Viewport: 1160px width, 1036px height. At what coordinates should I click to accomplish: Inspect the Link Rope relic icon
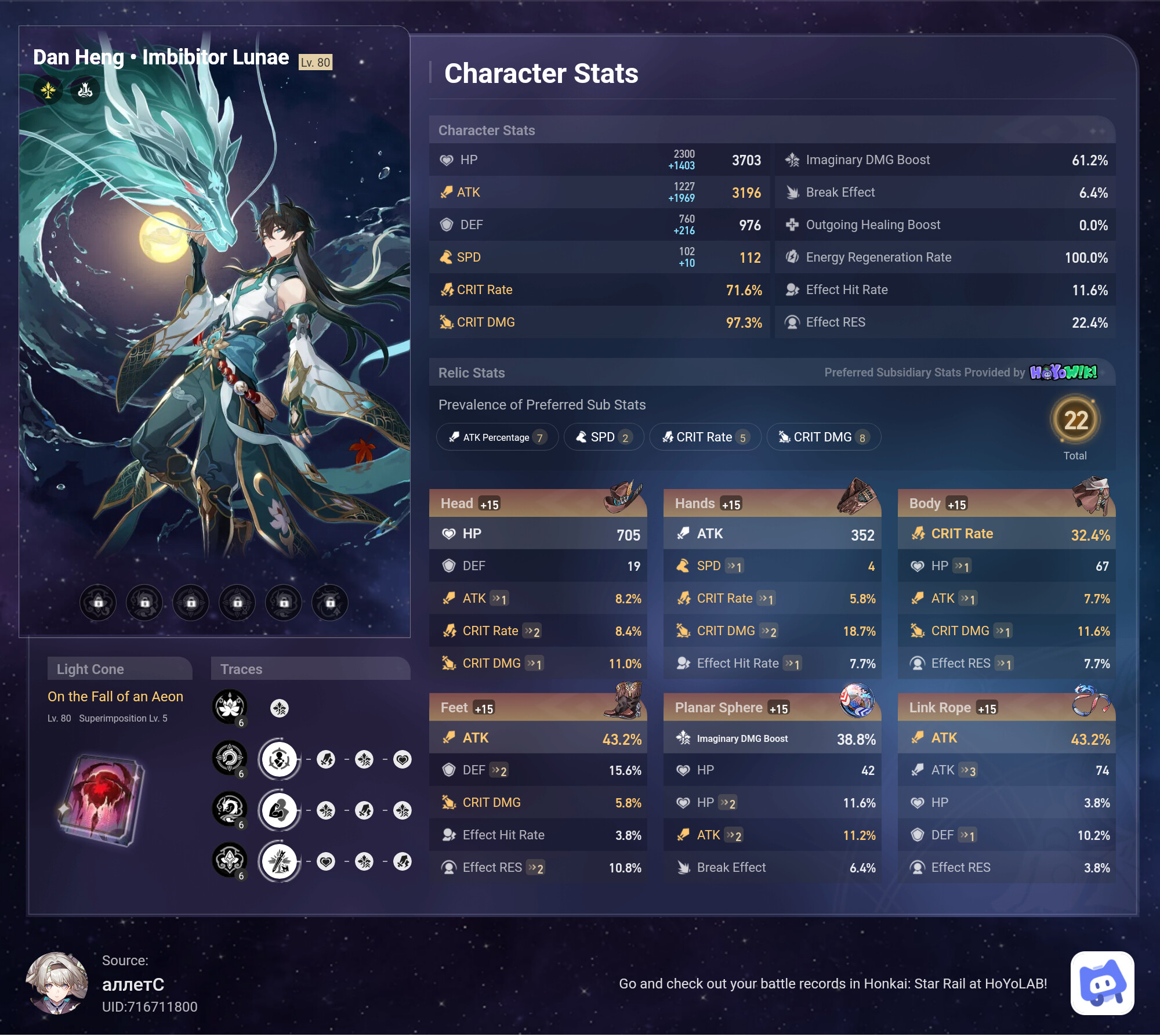pyautogui.click(x=1090, y=700)
